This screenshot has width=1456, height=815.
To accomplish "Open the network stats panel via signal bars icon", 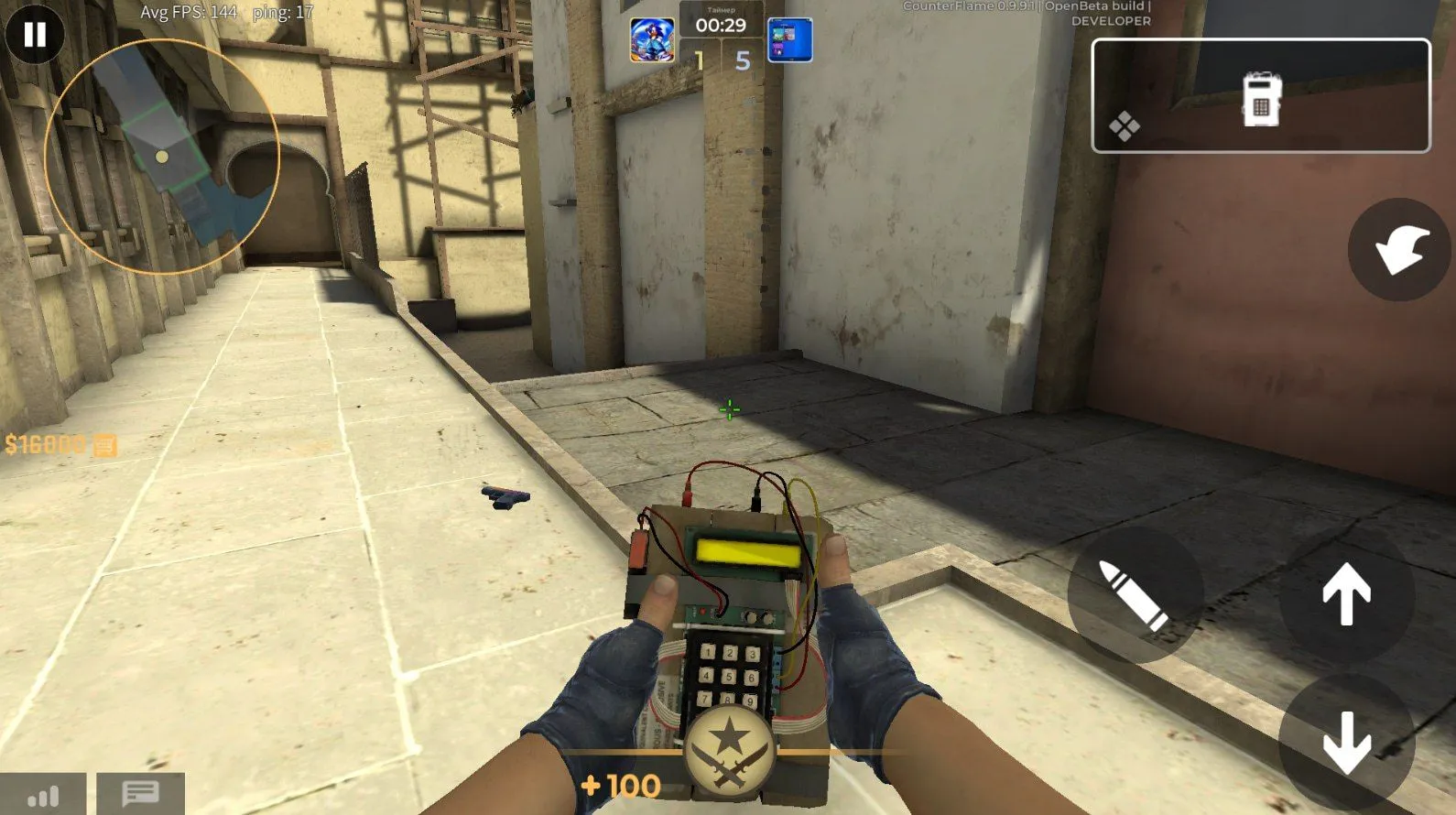I will [x=44, y=795].
